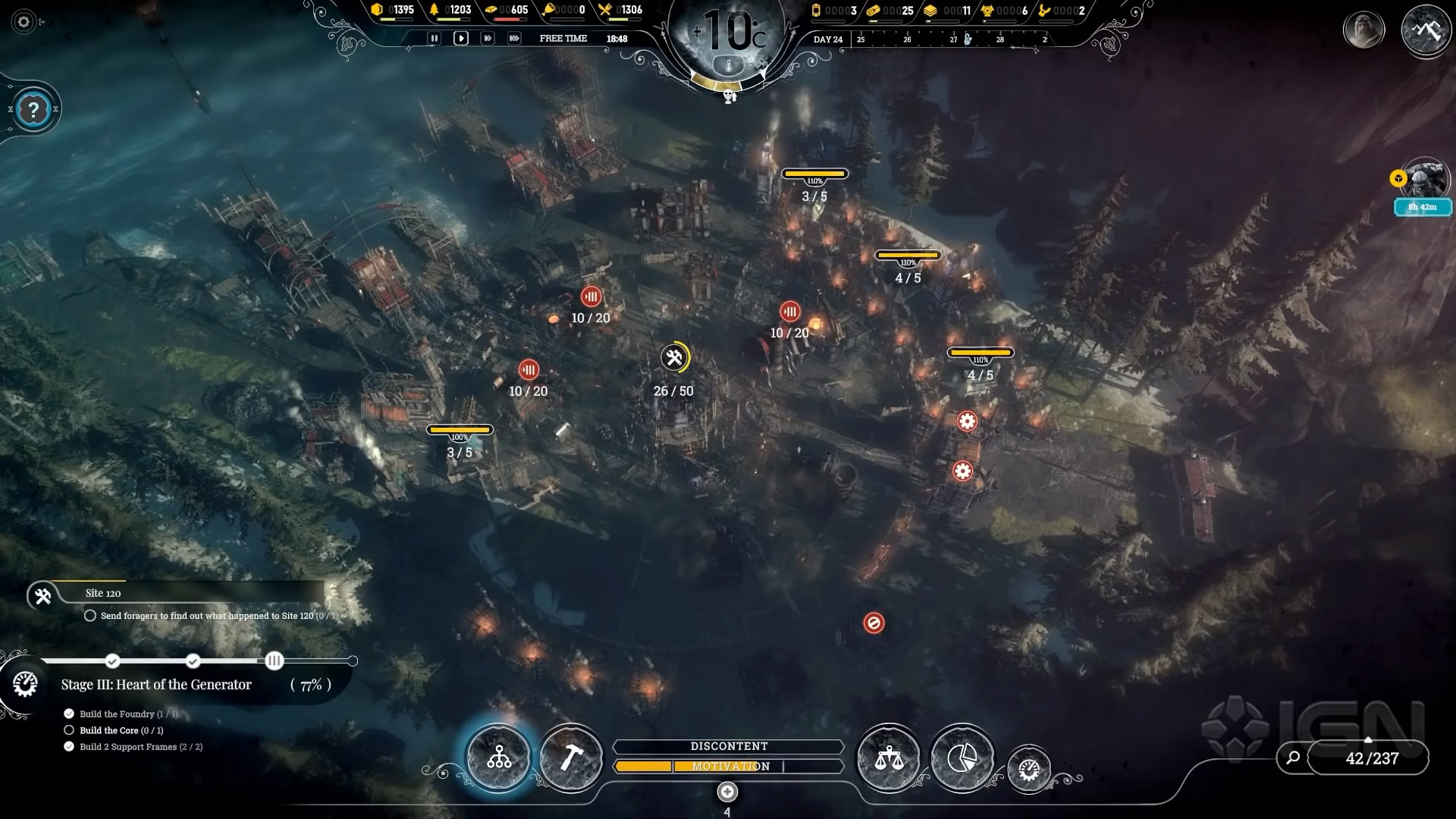Open the leader portrait in top corner
The height and width of the screenshot is (819, 1456).
1363,30
